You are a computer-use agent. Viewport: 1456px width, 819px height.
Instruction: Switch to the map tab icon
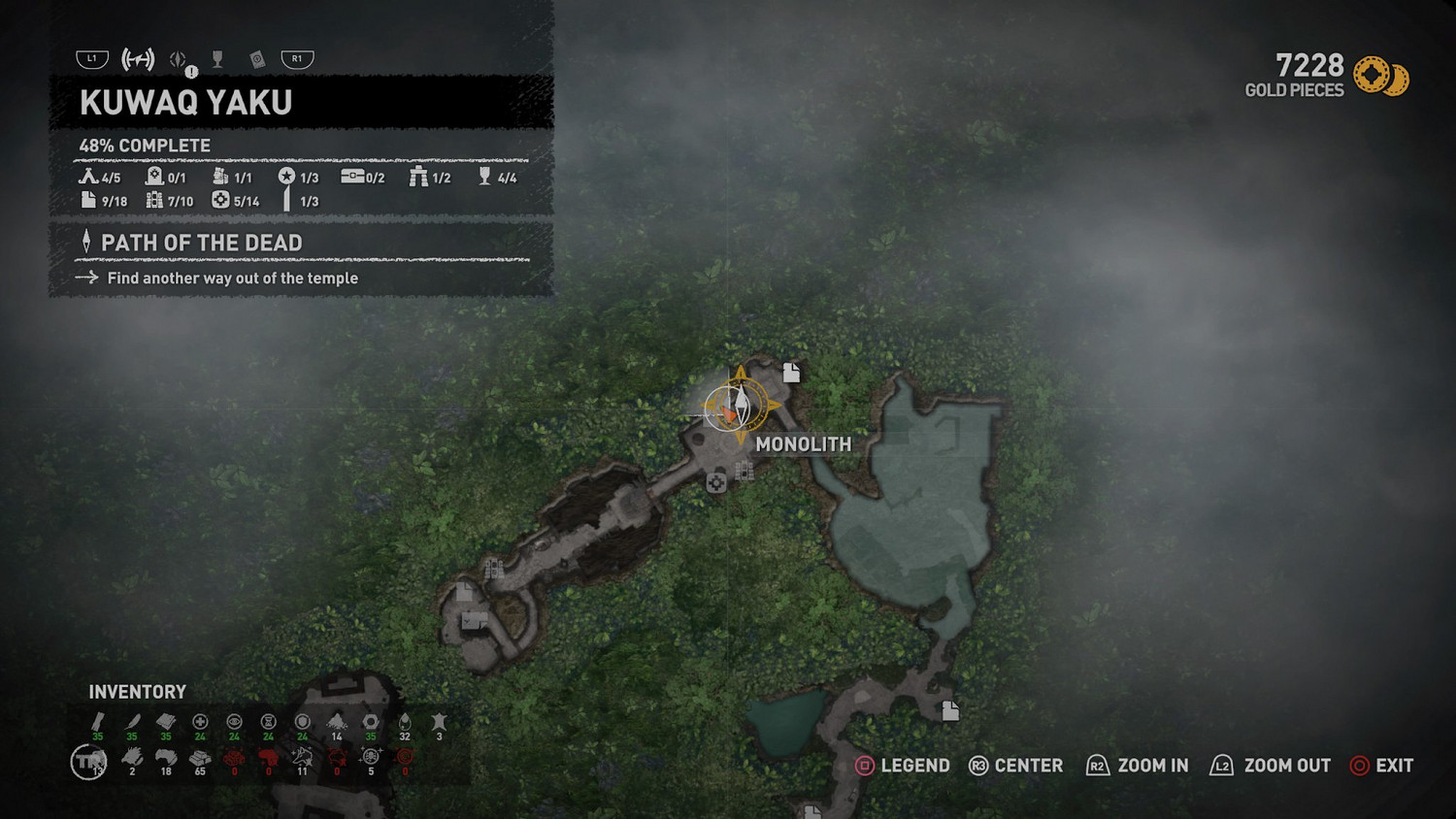click(x=138, y=59)
